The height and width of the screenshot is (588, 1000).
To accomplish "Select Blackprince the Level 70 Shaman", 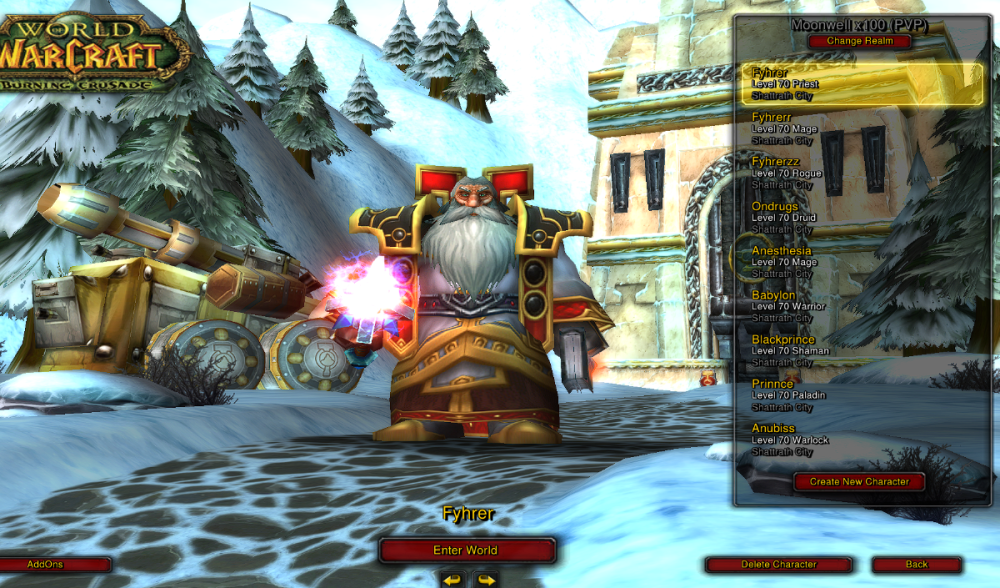I will 861,351.
